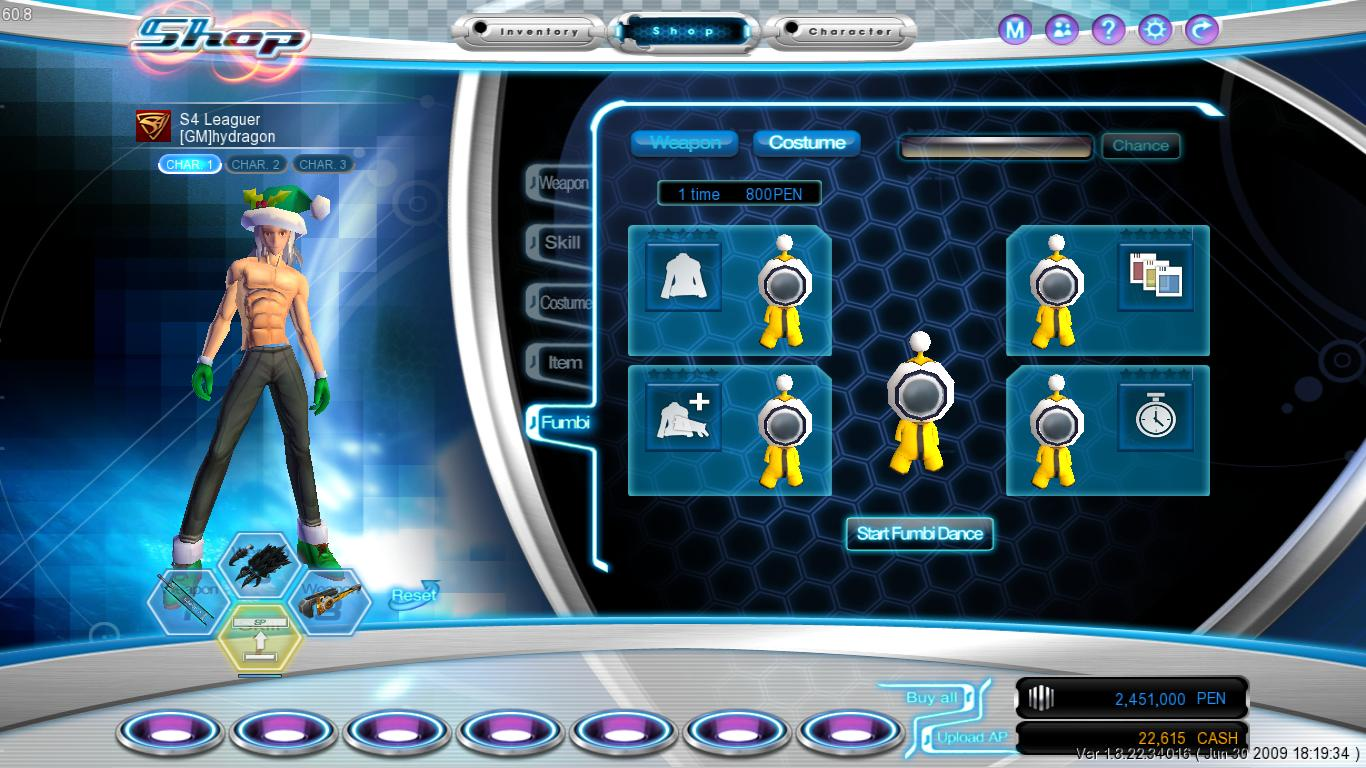The width and height of the screenshot is (1366, 768).
Task: Open the Item shop category
Action: (x=564, y=363)
